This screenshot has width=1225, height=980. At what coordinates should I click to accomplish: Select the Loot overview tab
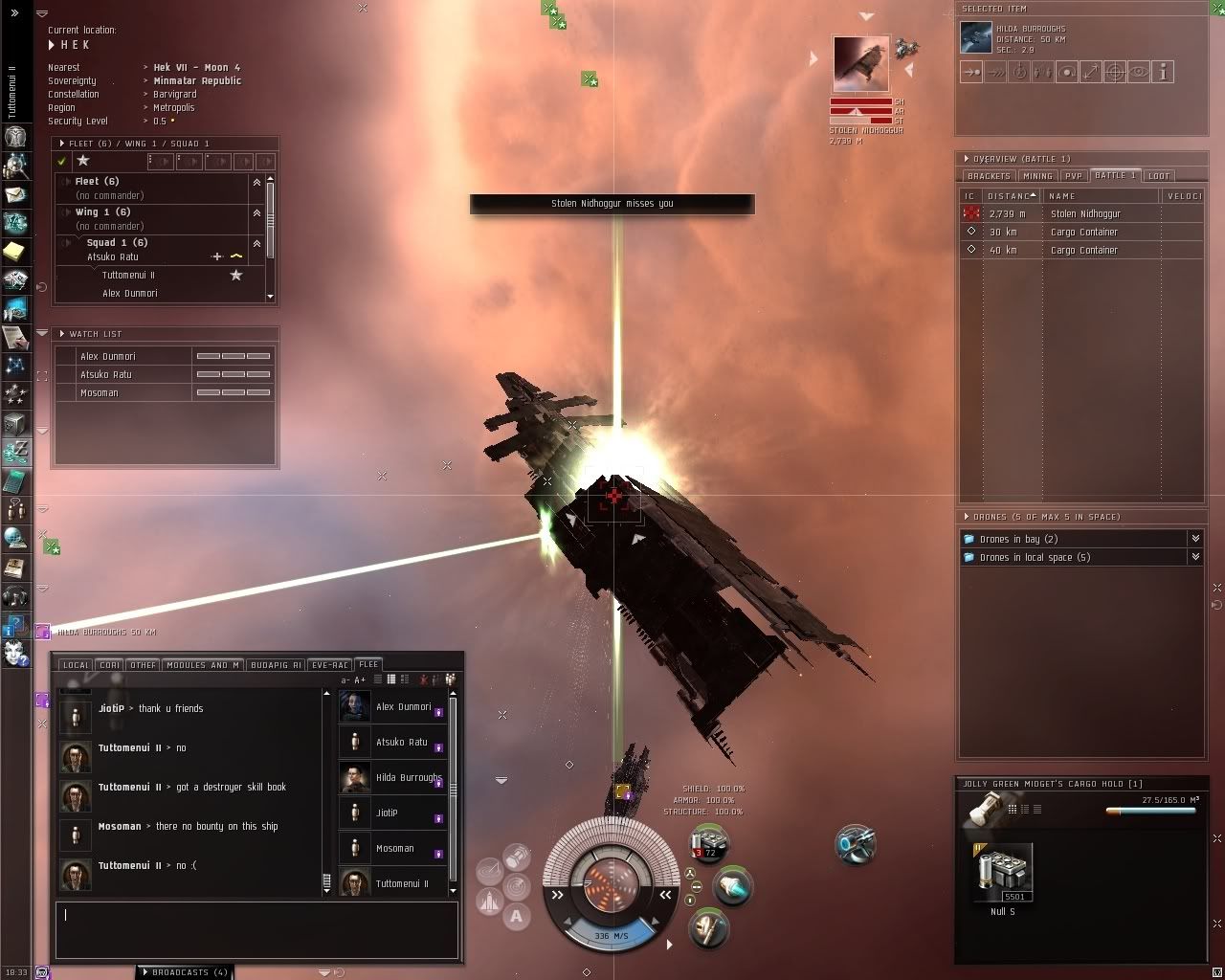tap(1158, 176)
